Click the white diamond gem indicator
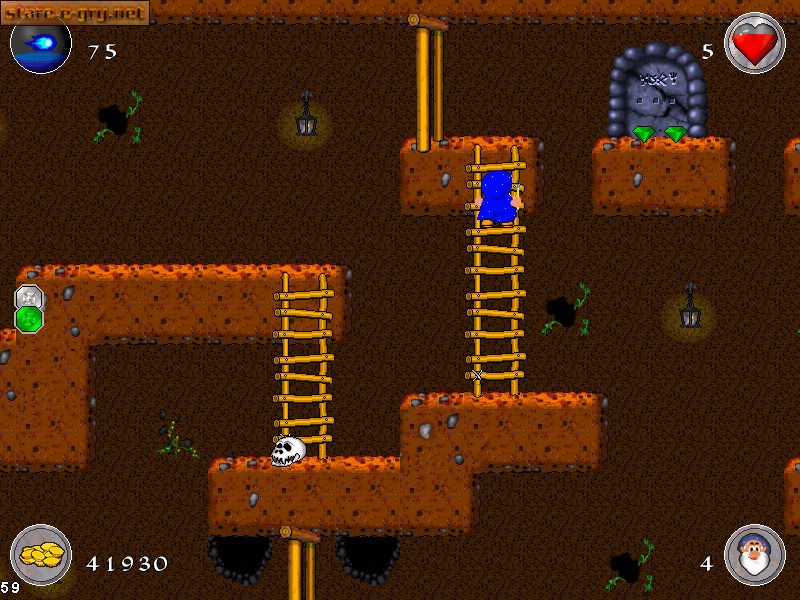The height and width of the screenshot is (600, 800). tap(29, 297)
